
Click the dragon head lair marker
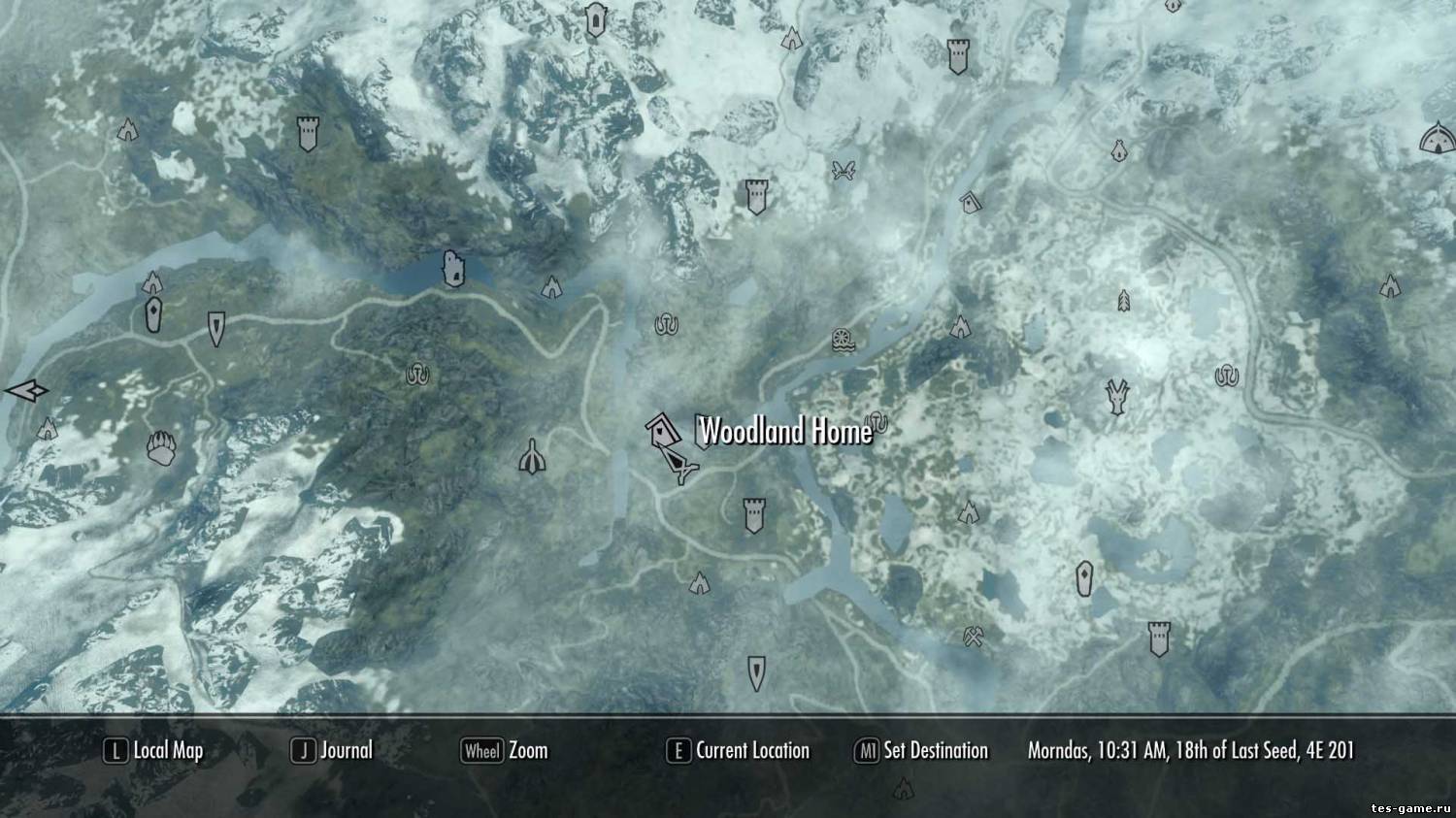point(1117,396)
